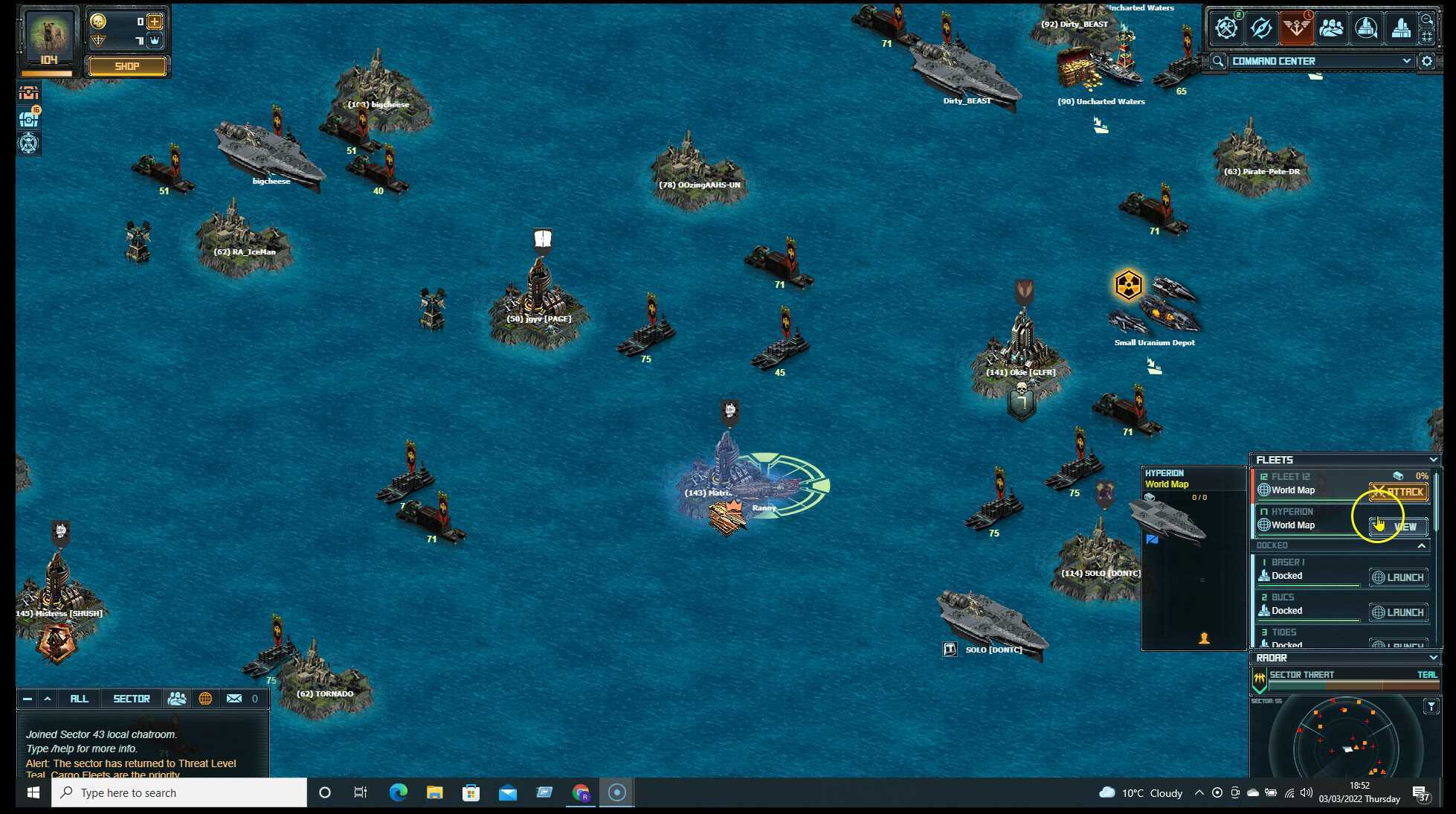This screenshot has height=814, width=1456.
Task: View the Hyperion fleet
Action: click(x=1398, y=527)
